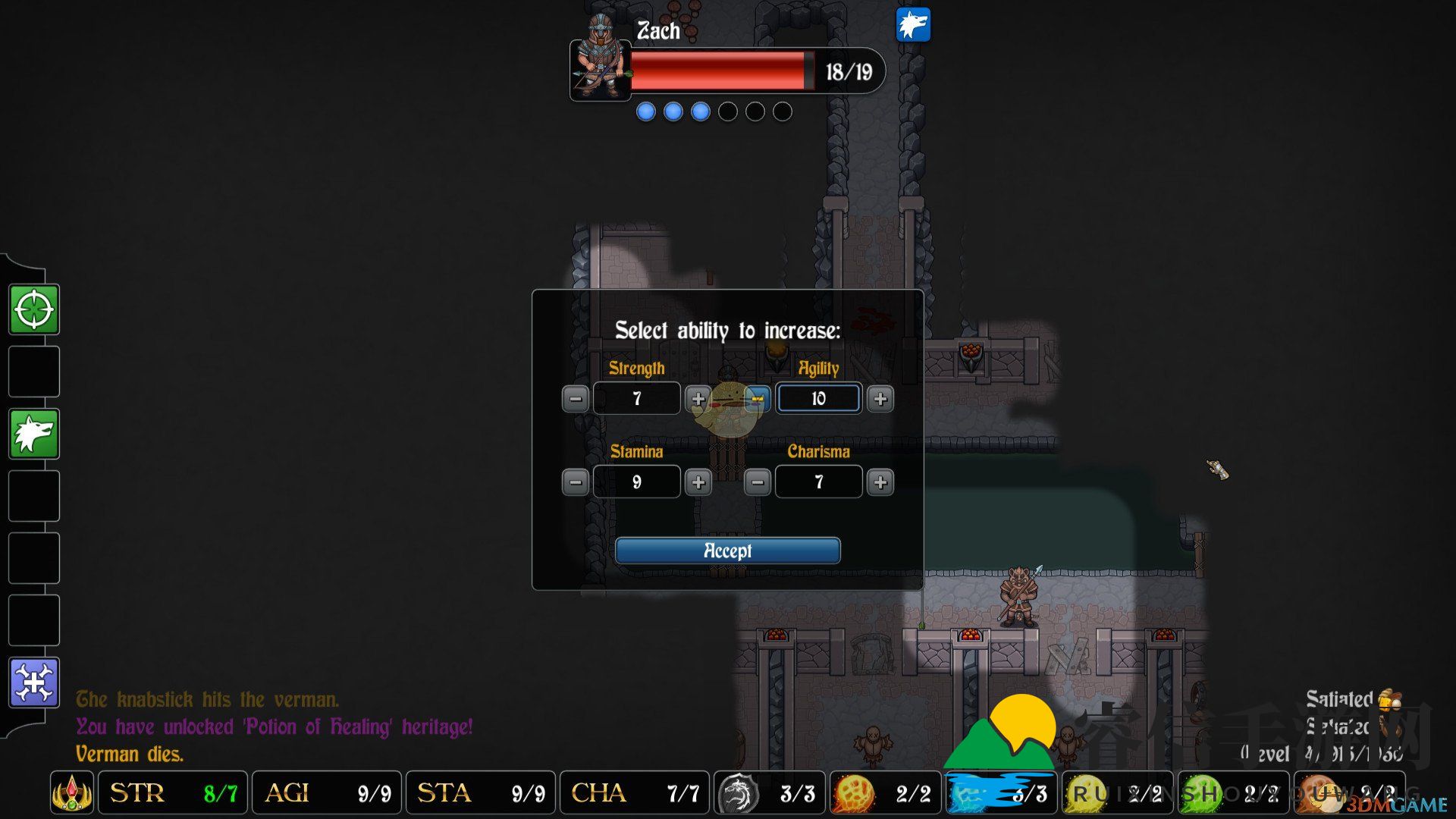
Task: Activate the green crosshair target ability
Action: point(34,309)
